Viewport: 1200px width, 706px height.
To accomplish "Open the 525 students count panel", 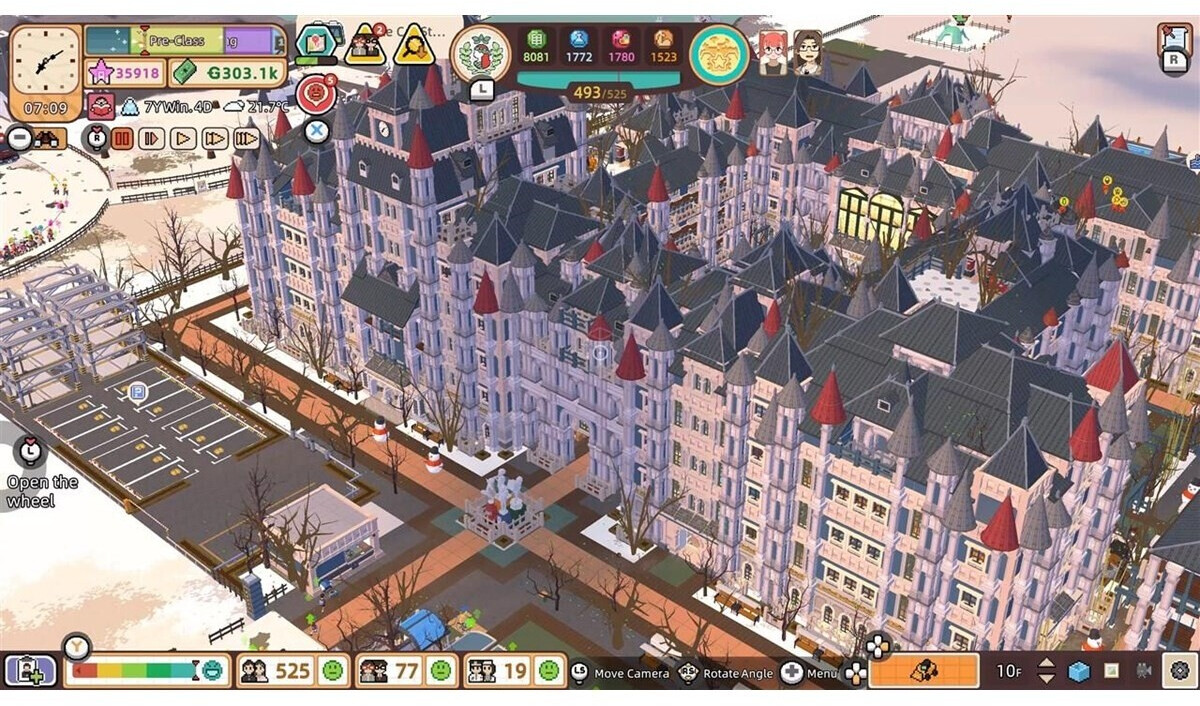I will tap(292, 670).
